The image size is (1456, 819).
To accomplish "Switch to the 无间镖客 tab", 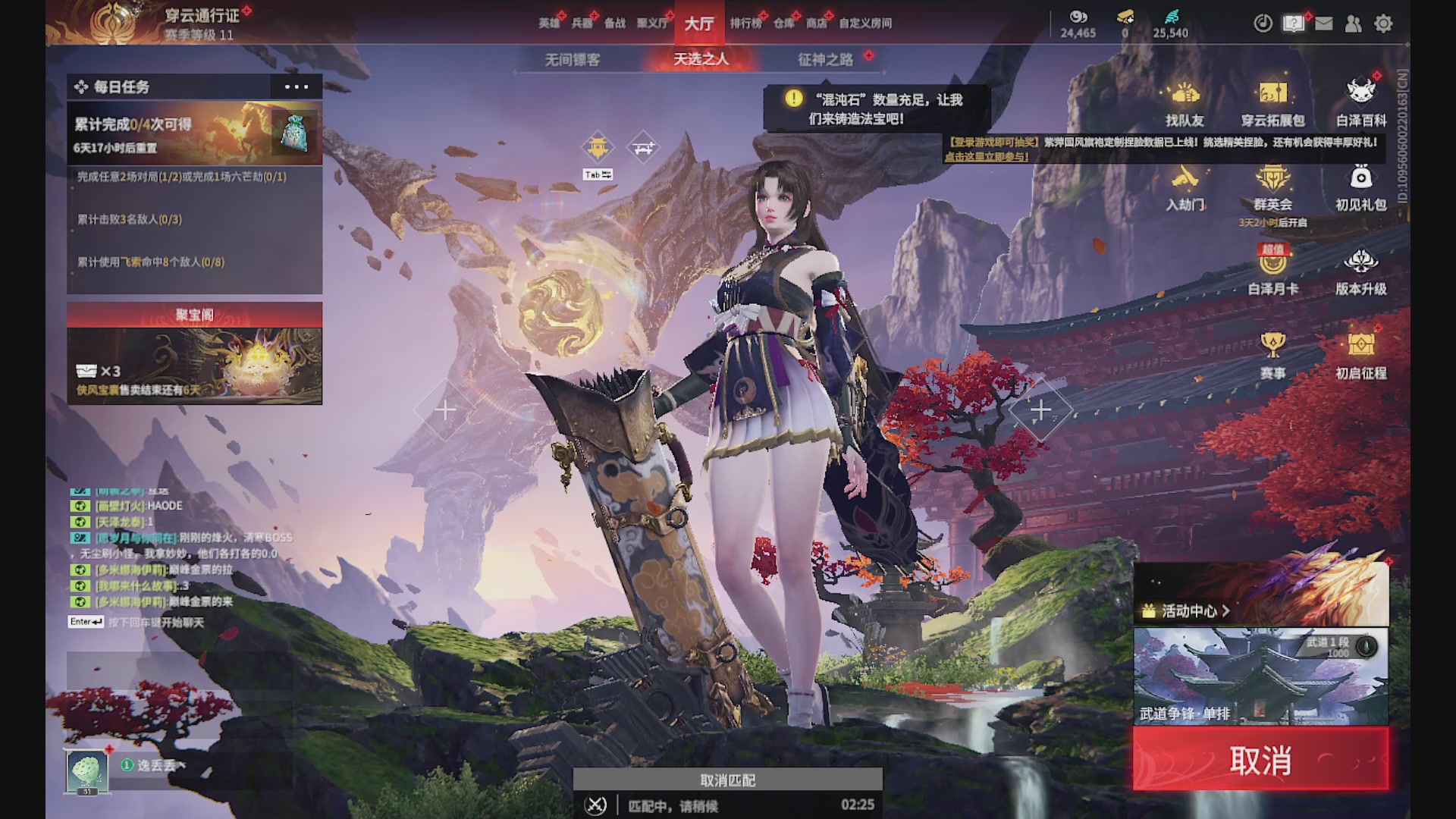I will tap(573, 61).
